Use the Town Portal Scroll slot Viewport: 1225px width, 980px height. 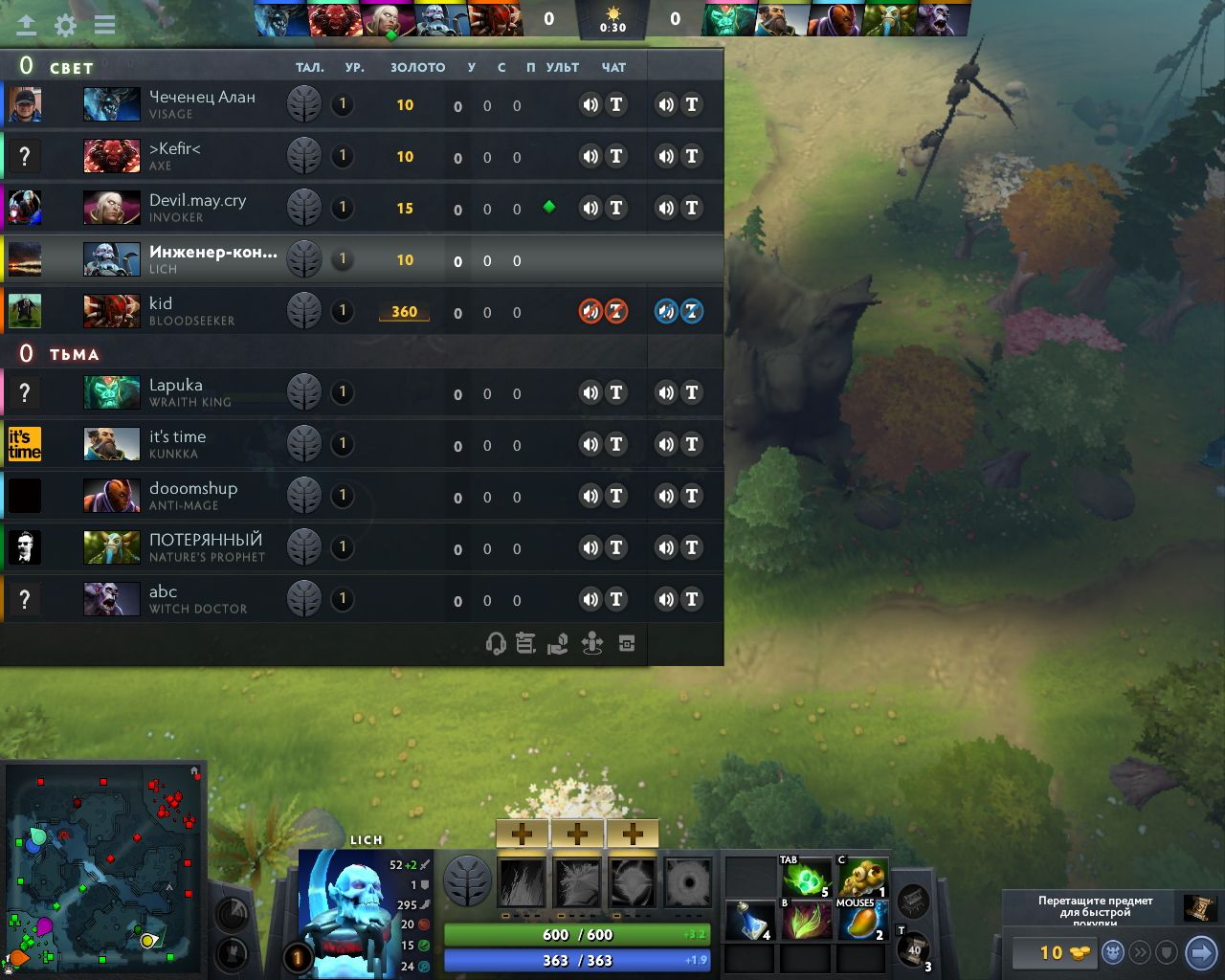tap(914, 949)
